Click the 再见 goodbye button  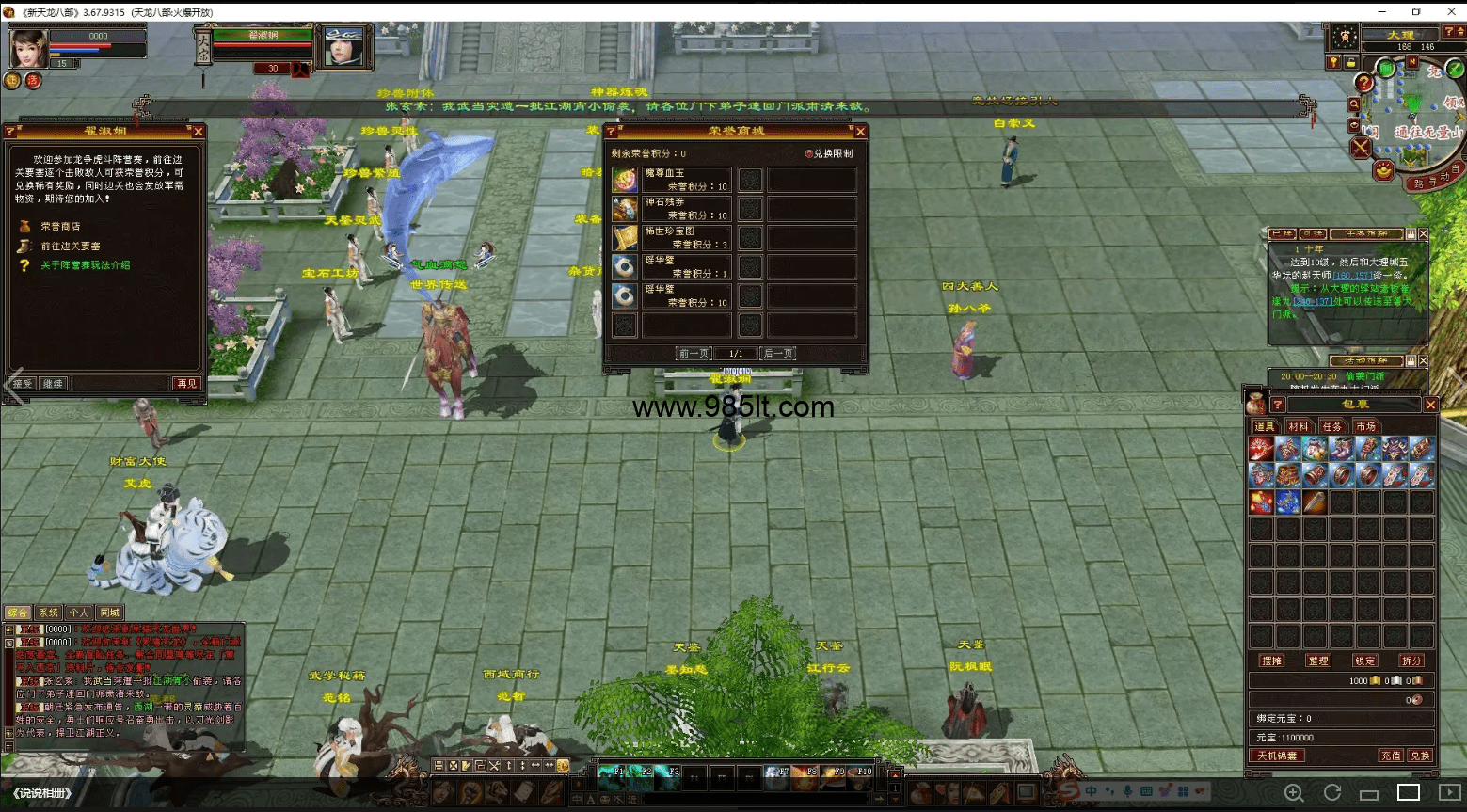click(186, 384)
